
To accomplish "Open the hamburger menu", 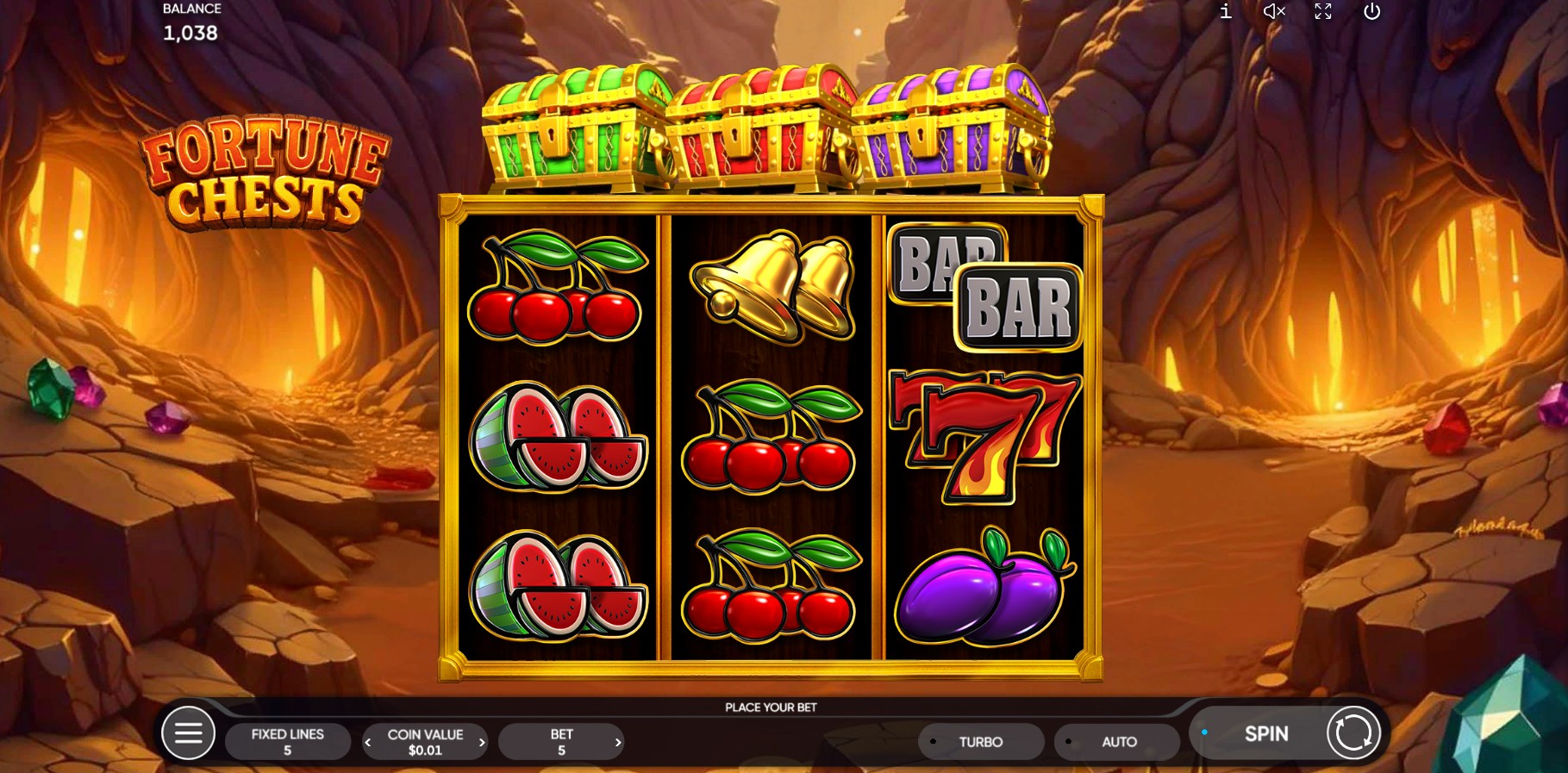I will click(188, 732).
